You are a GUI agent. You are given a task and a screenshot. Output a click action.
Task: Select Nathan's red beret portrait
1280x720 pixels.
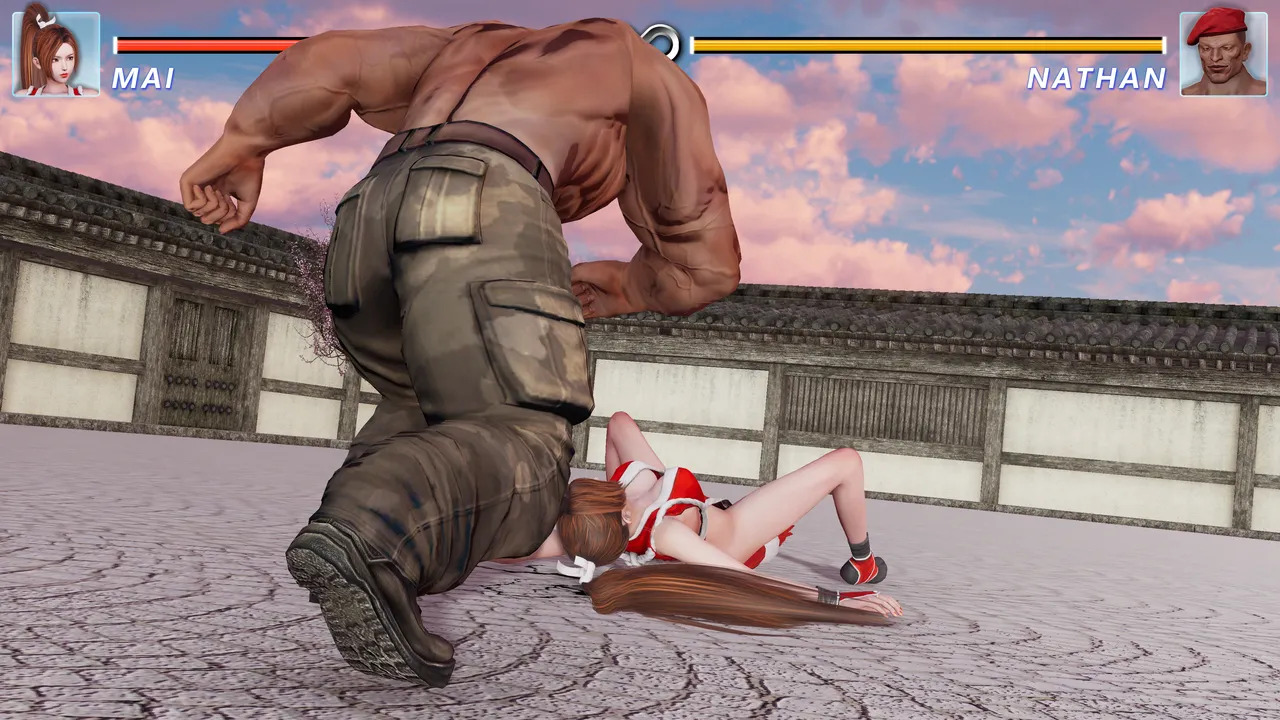(x=1222, y=54)
